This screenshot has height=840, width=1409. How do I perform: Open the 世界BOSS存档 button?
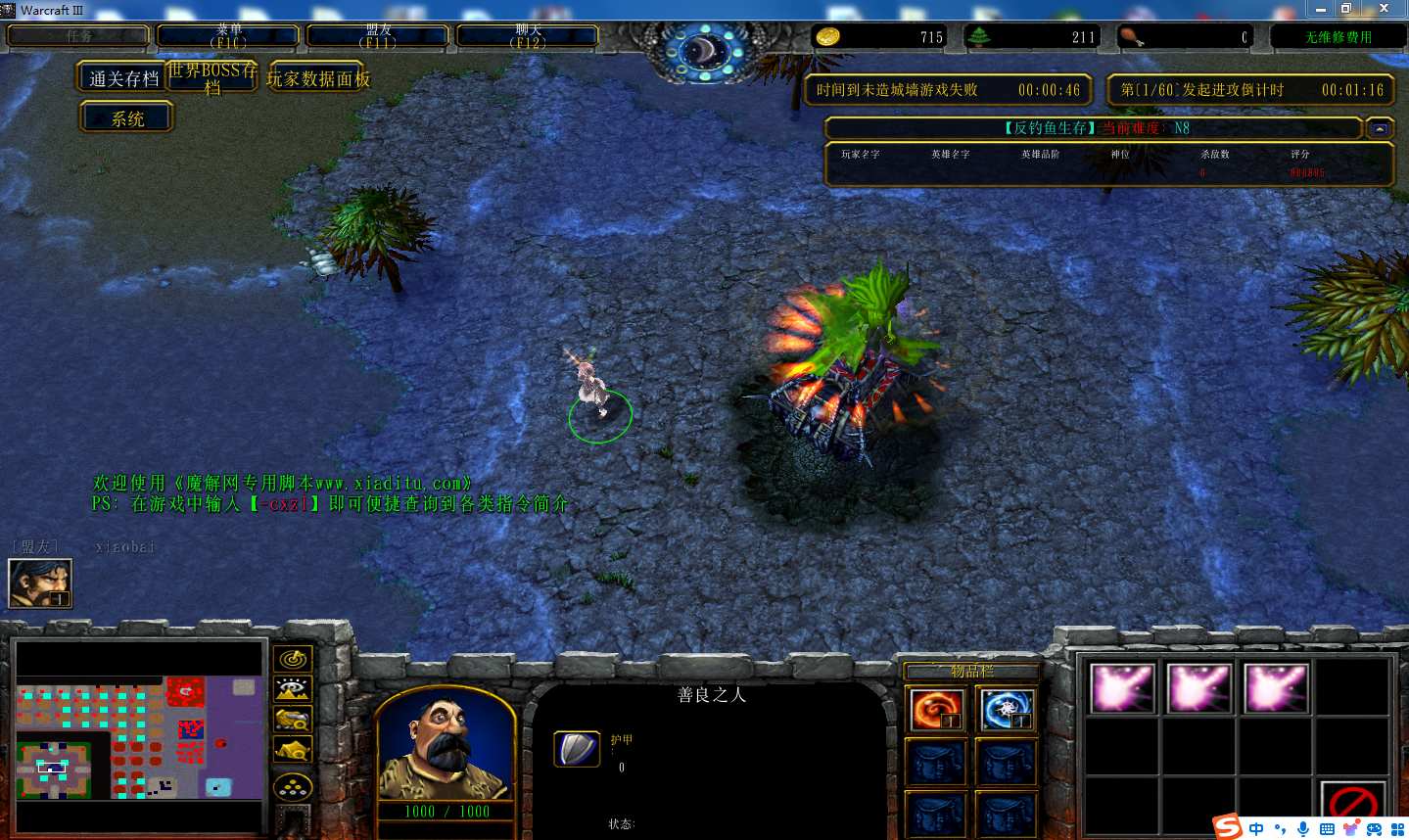[212, 77]
